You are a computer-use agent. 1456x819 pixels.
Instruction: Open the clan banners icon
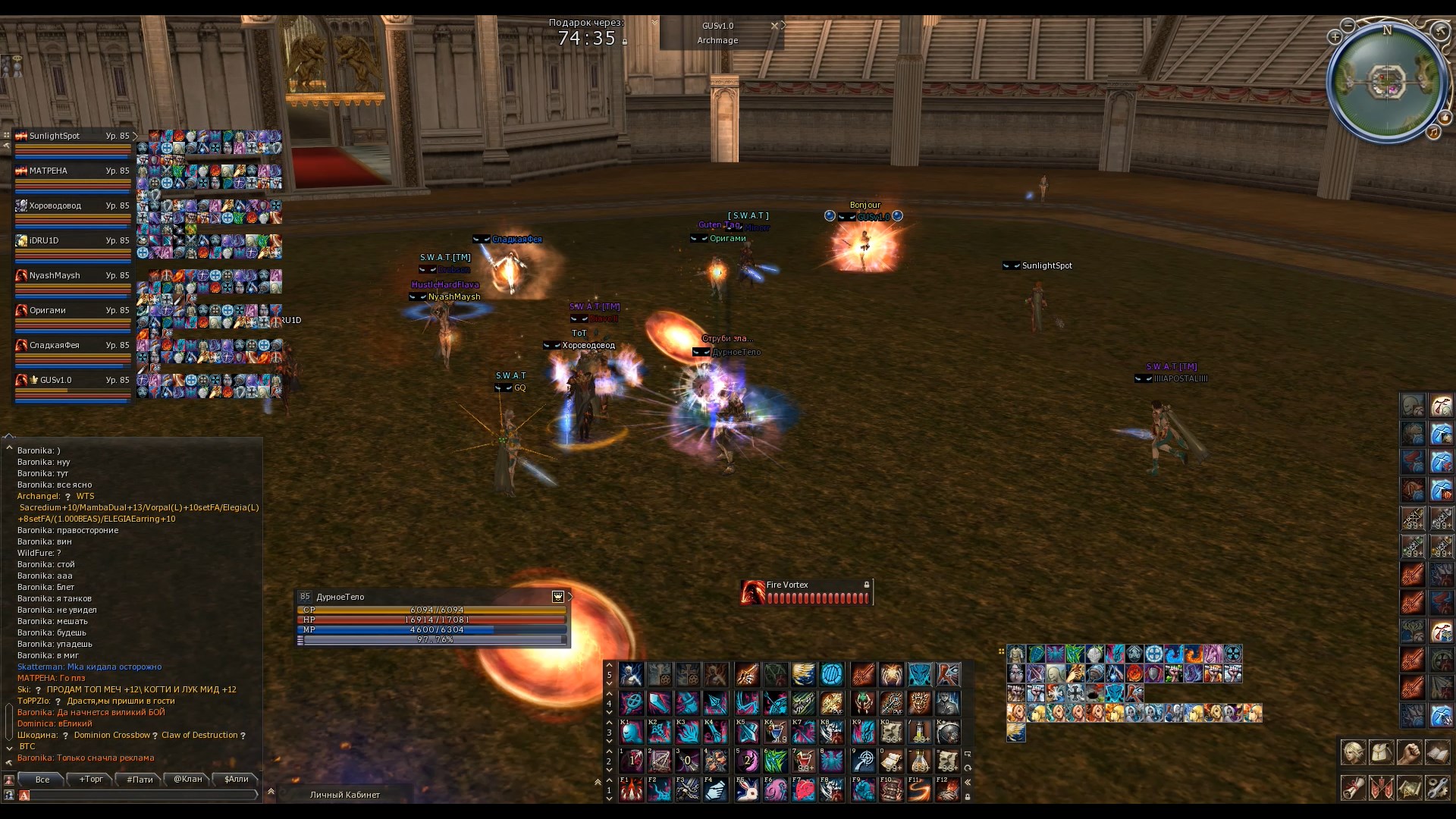pyautogui.click(x=1382, y=788)
